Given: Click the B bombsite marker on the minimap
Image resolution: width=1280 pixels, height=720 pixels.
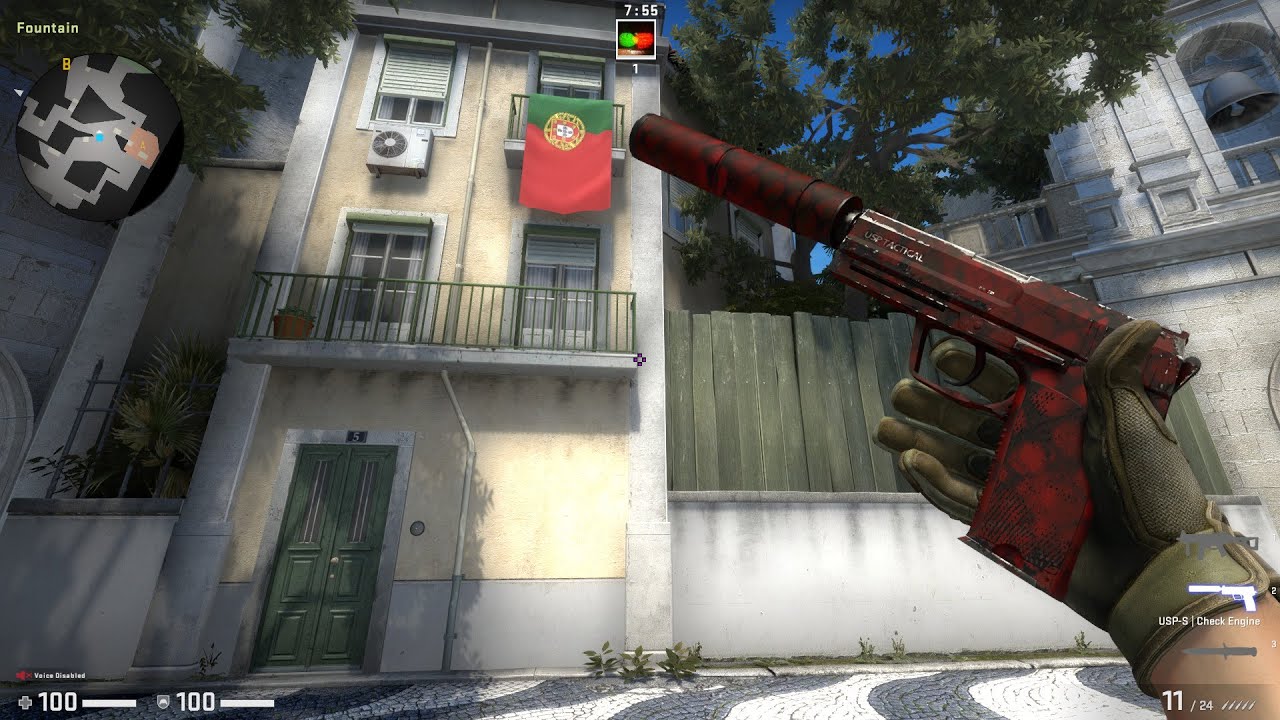Looking at the screenshot, I should click(x=67, y=64).
